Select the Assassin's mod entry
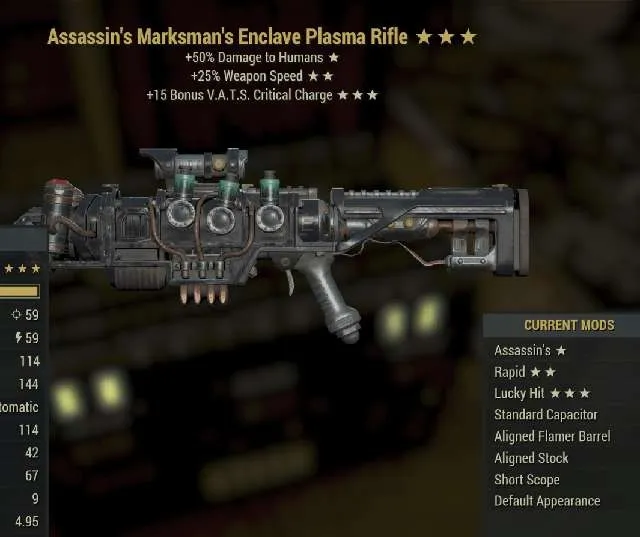This screenshot has width=640, height=537. point(531,350)
